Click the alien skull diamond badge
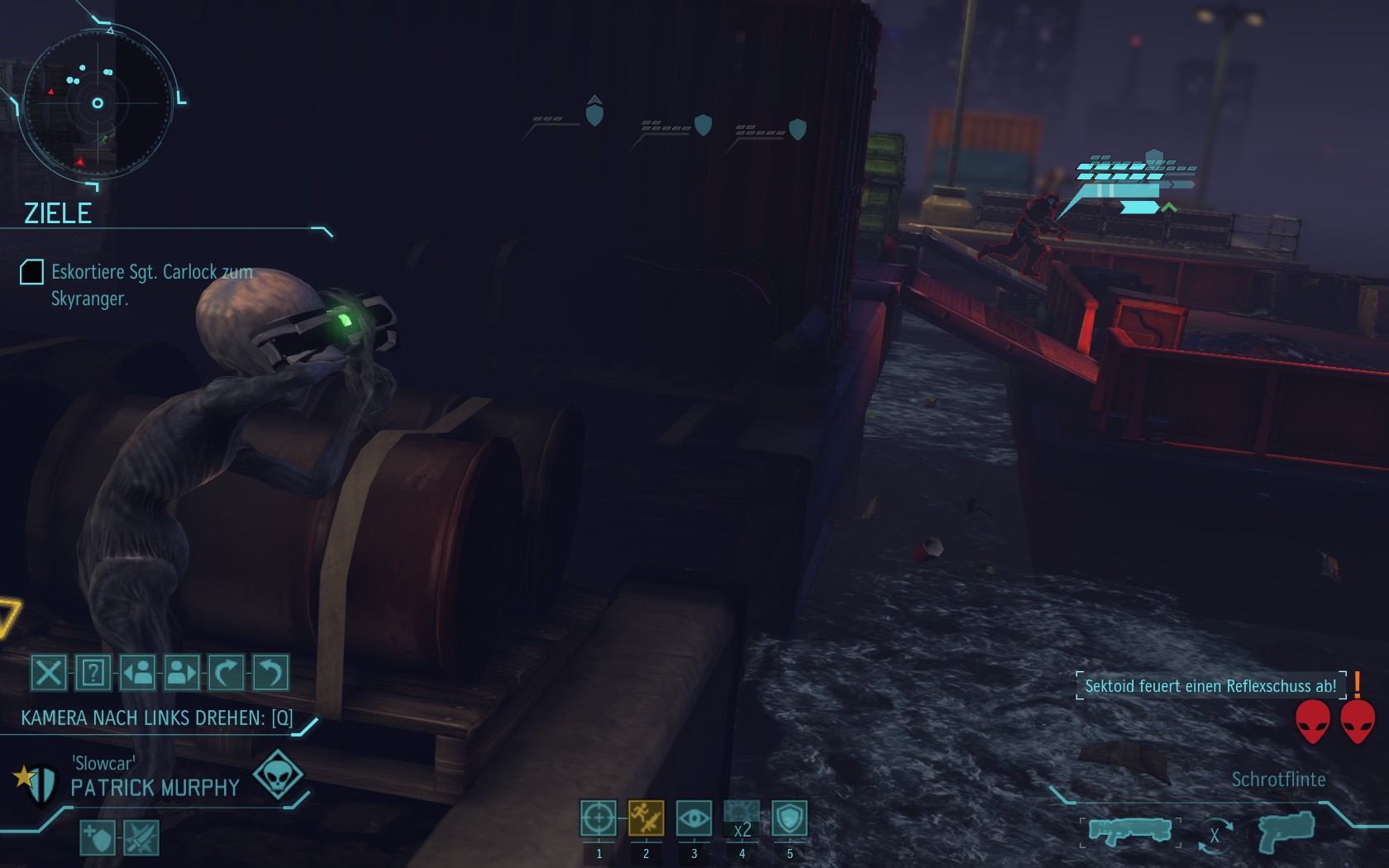 pos(277,775)
